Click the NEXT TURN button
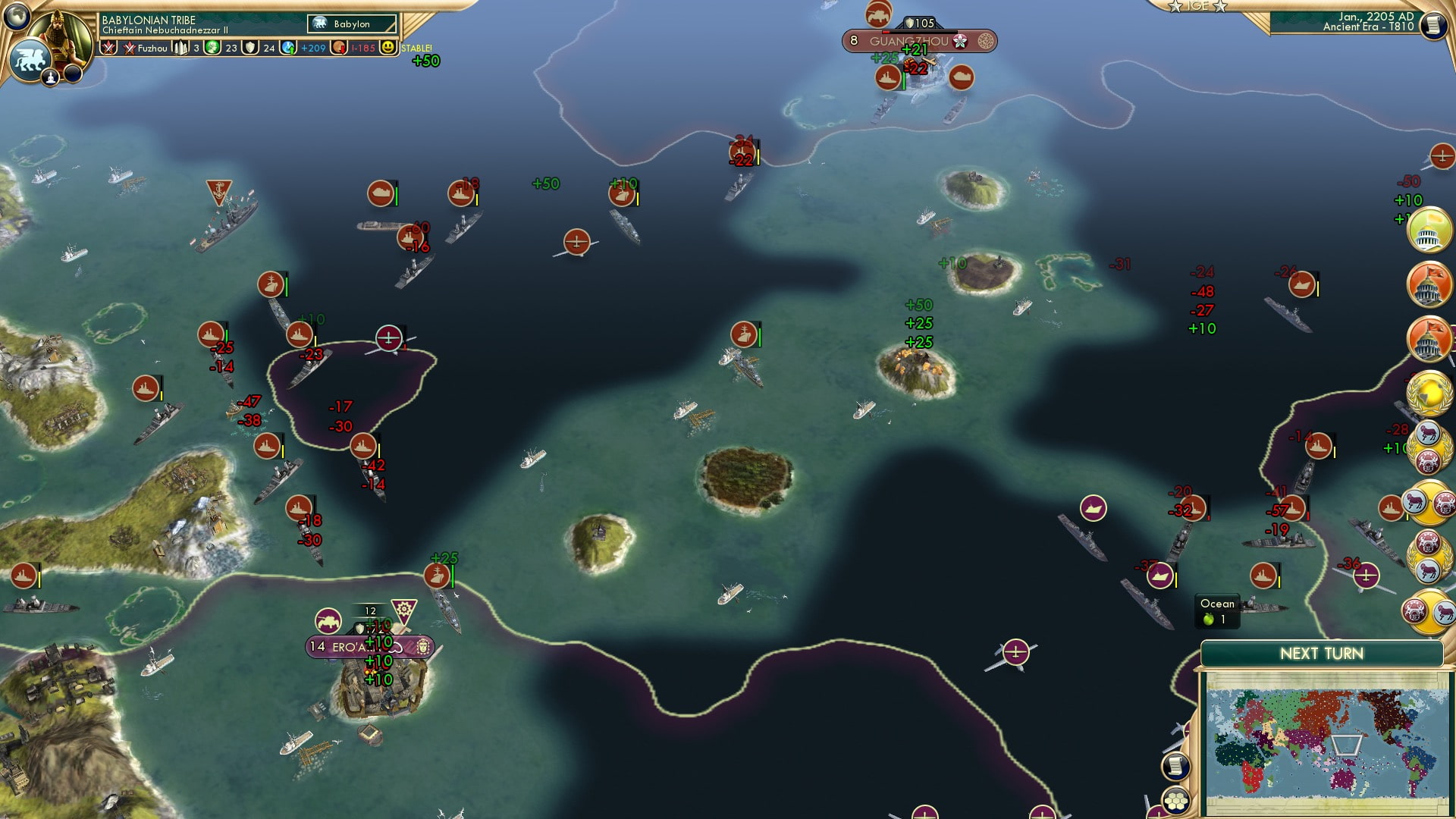This screenshot has width=1456, height=819. (x=1321, y=652)
